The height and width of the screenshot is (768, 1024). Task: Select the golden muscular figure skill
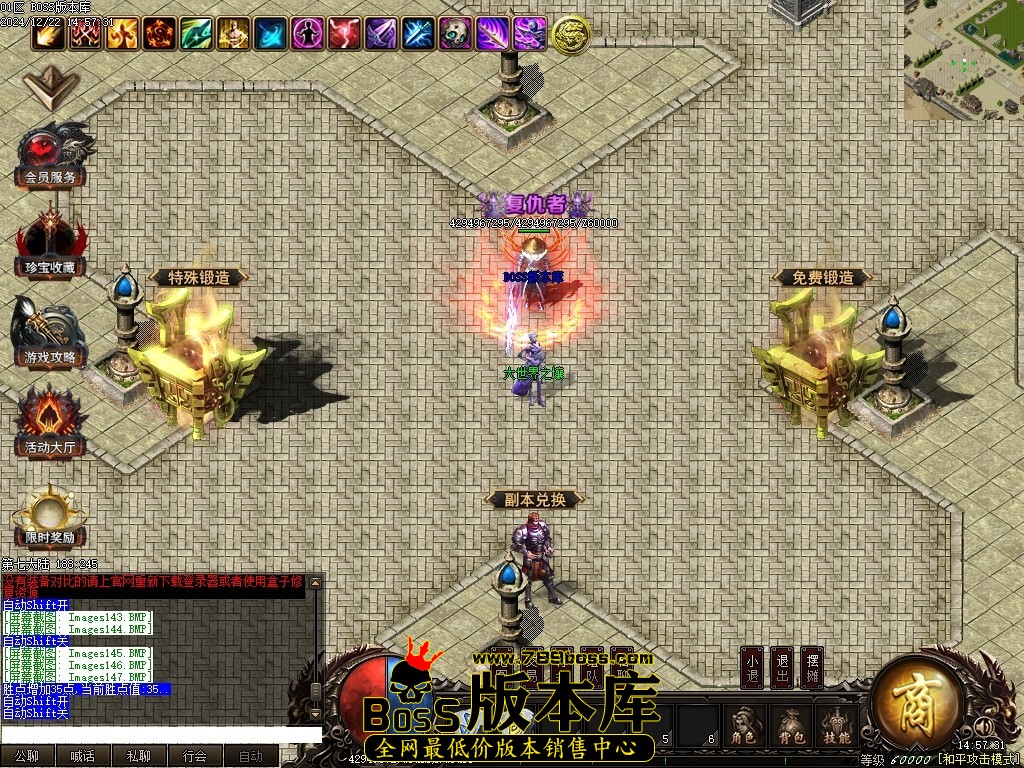(232, 34)
